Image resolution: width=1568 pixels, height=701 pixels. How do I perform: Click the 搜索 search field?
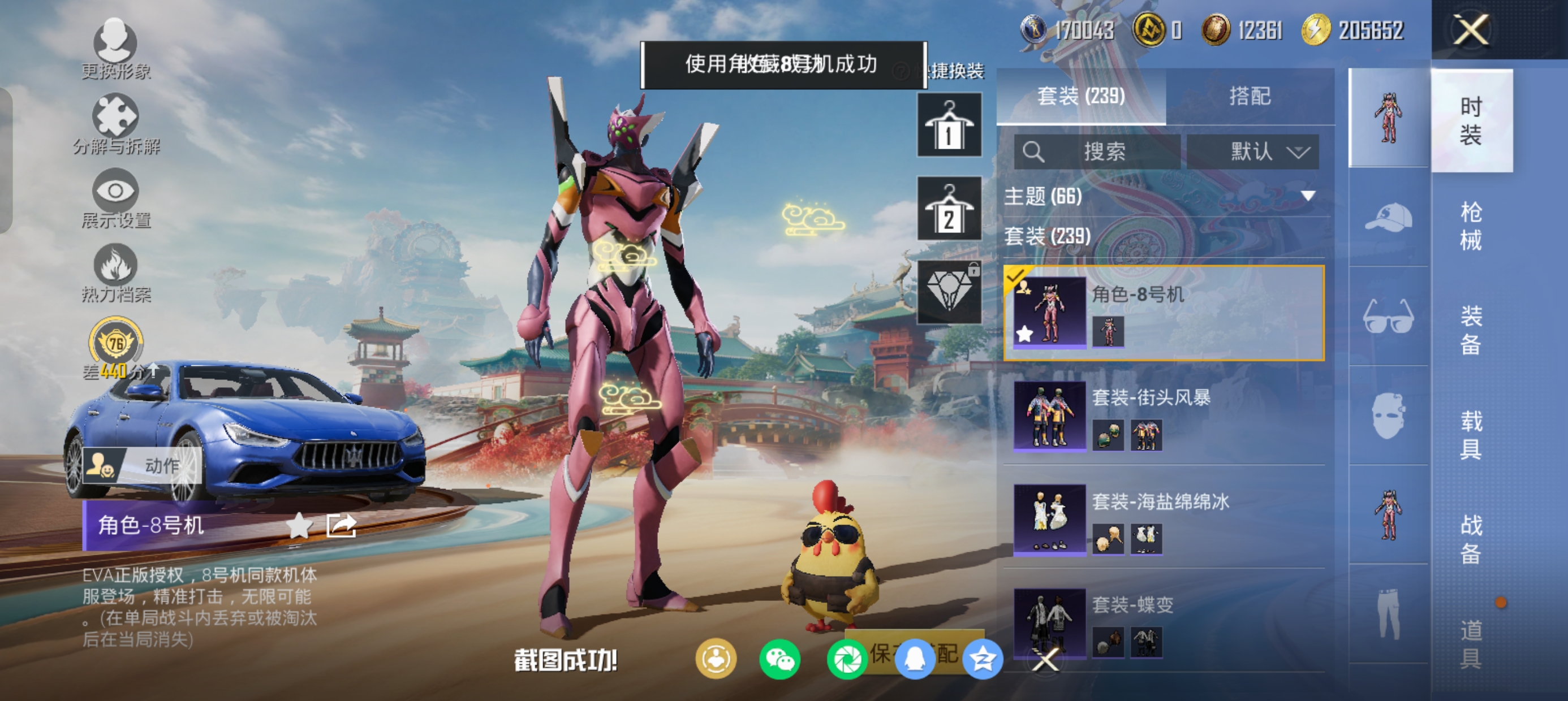[1097, 152]
